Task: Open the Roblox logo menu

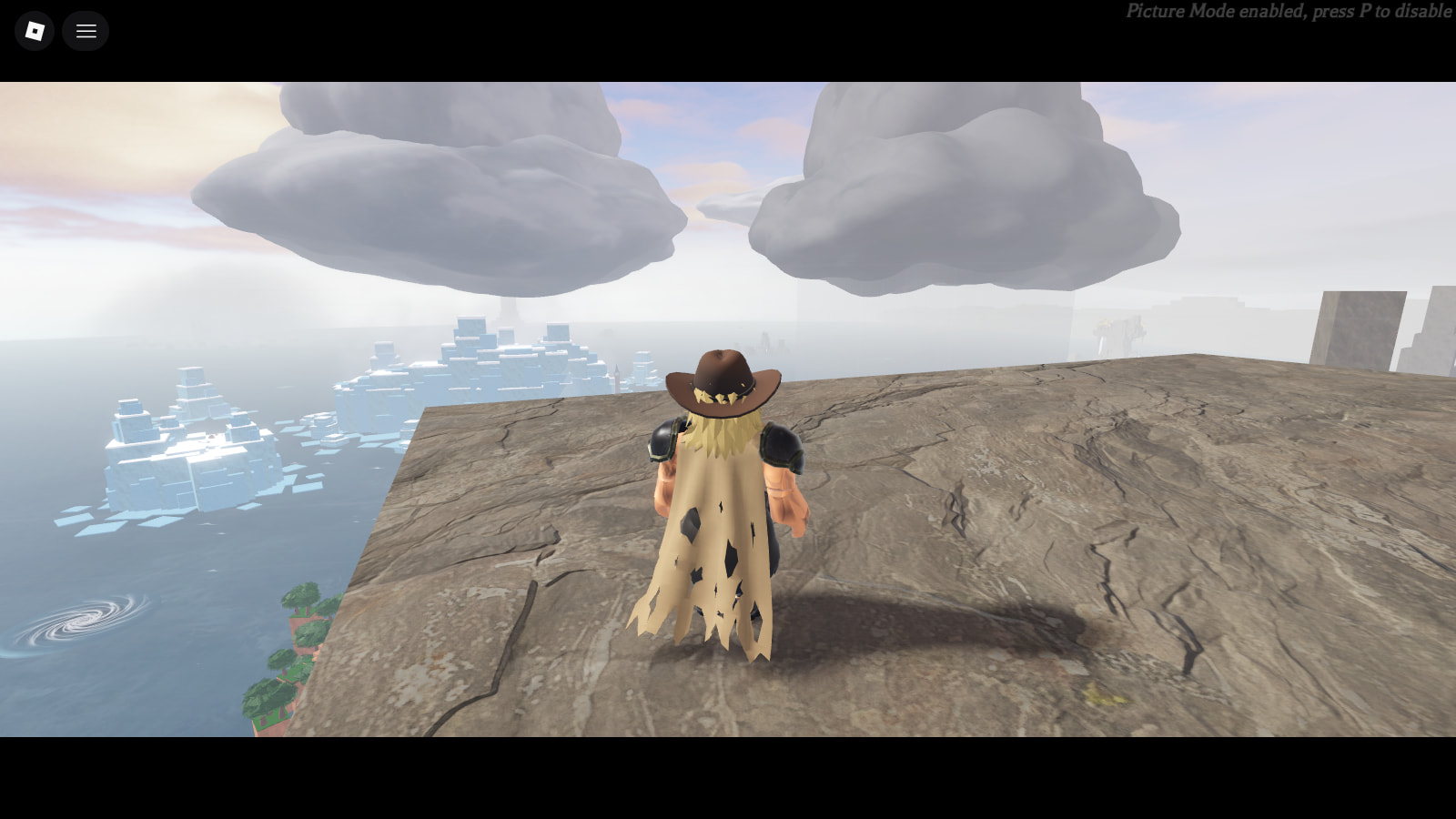Action: pos(35,31)
